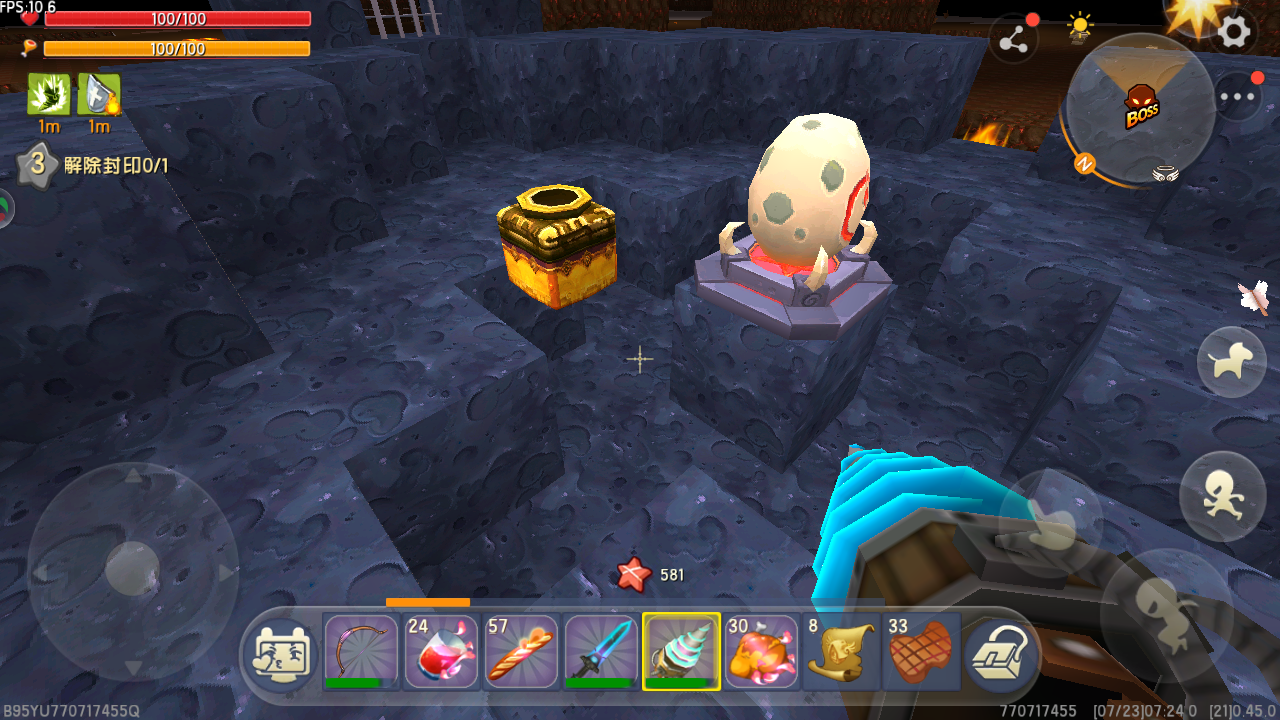
Task: Select the red potion stack of 24
Action: point(441,651)
